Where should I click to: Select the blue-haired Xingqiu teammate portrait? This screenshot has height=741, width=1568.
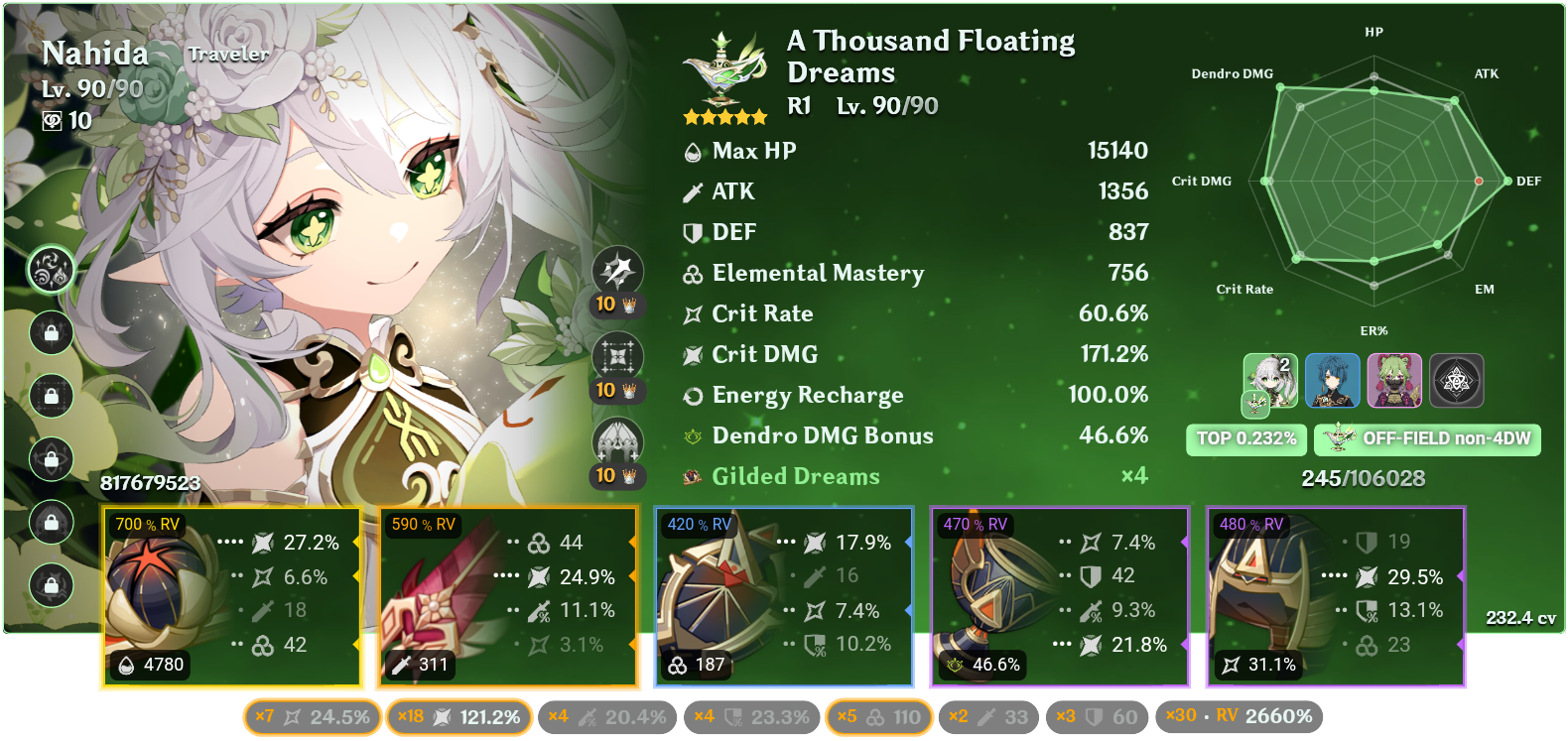pyautogui.click(x=1333, y=380)
